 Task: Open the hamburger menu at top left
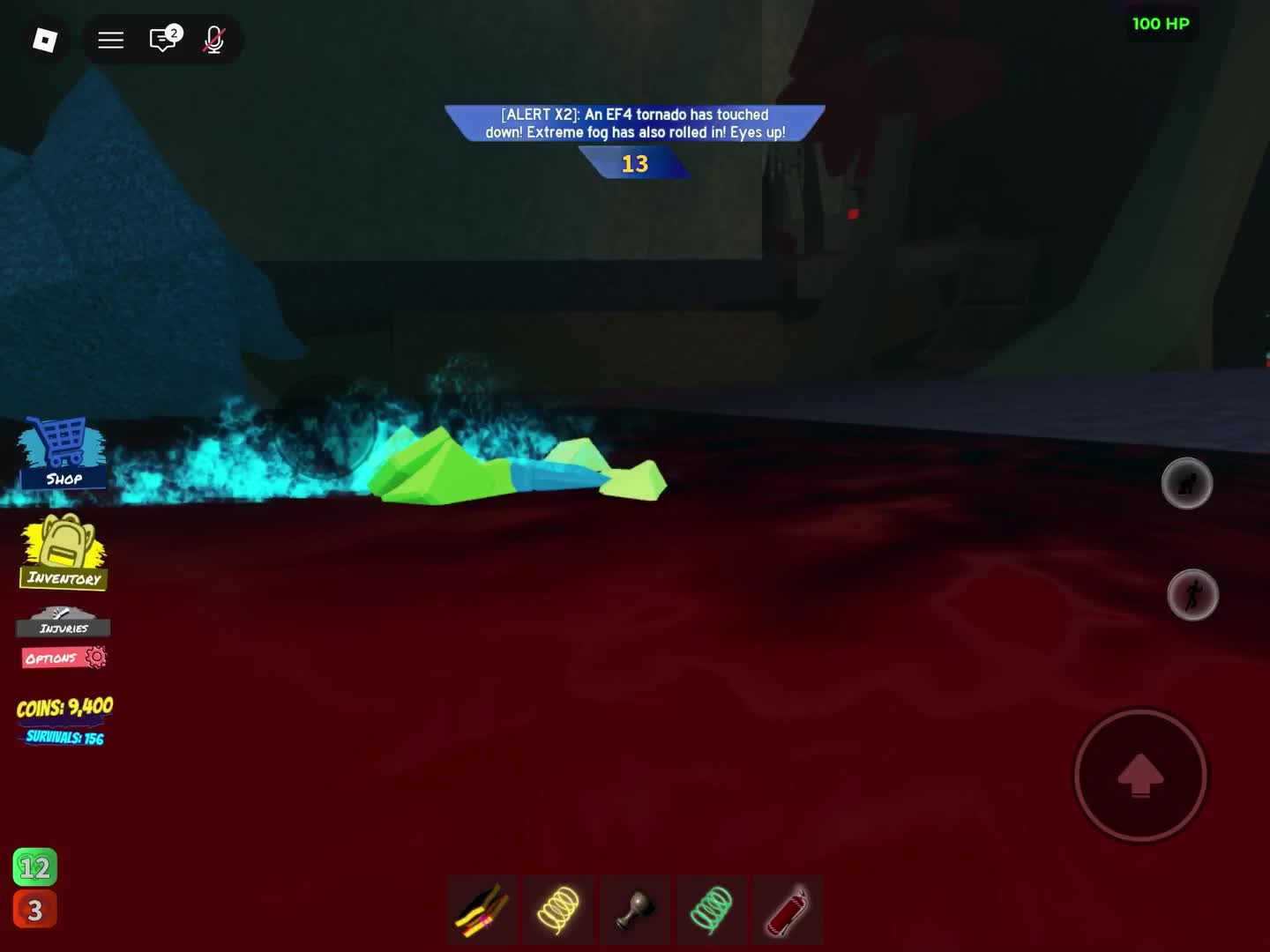[110, 40]
